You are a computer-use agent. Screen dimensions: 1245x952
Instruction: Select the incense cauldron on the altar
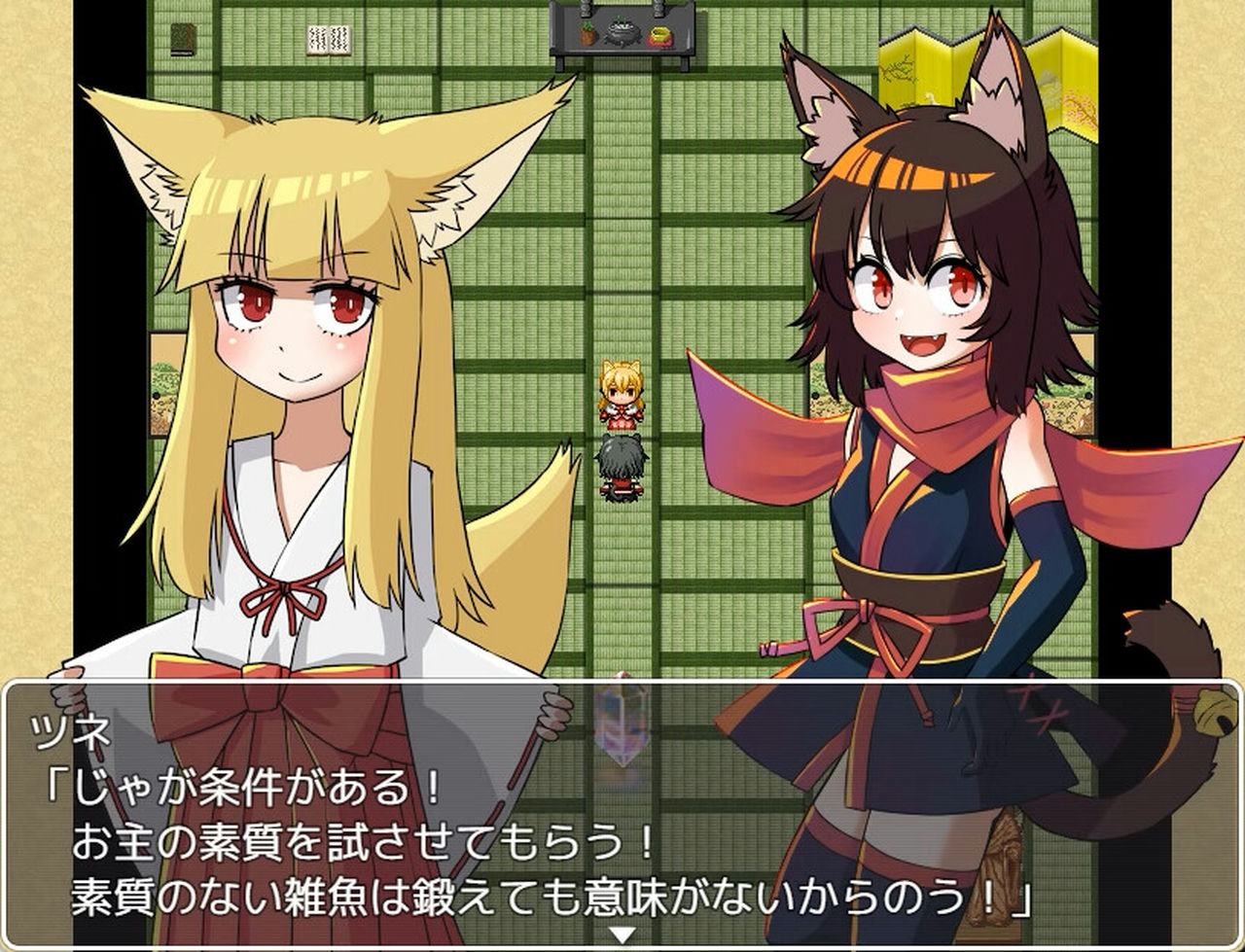point(621,31)
